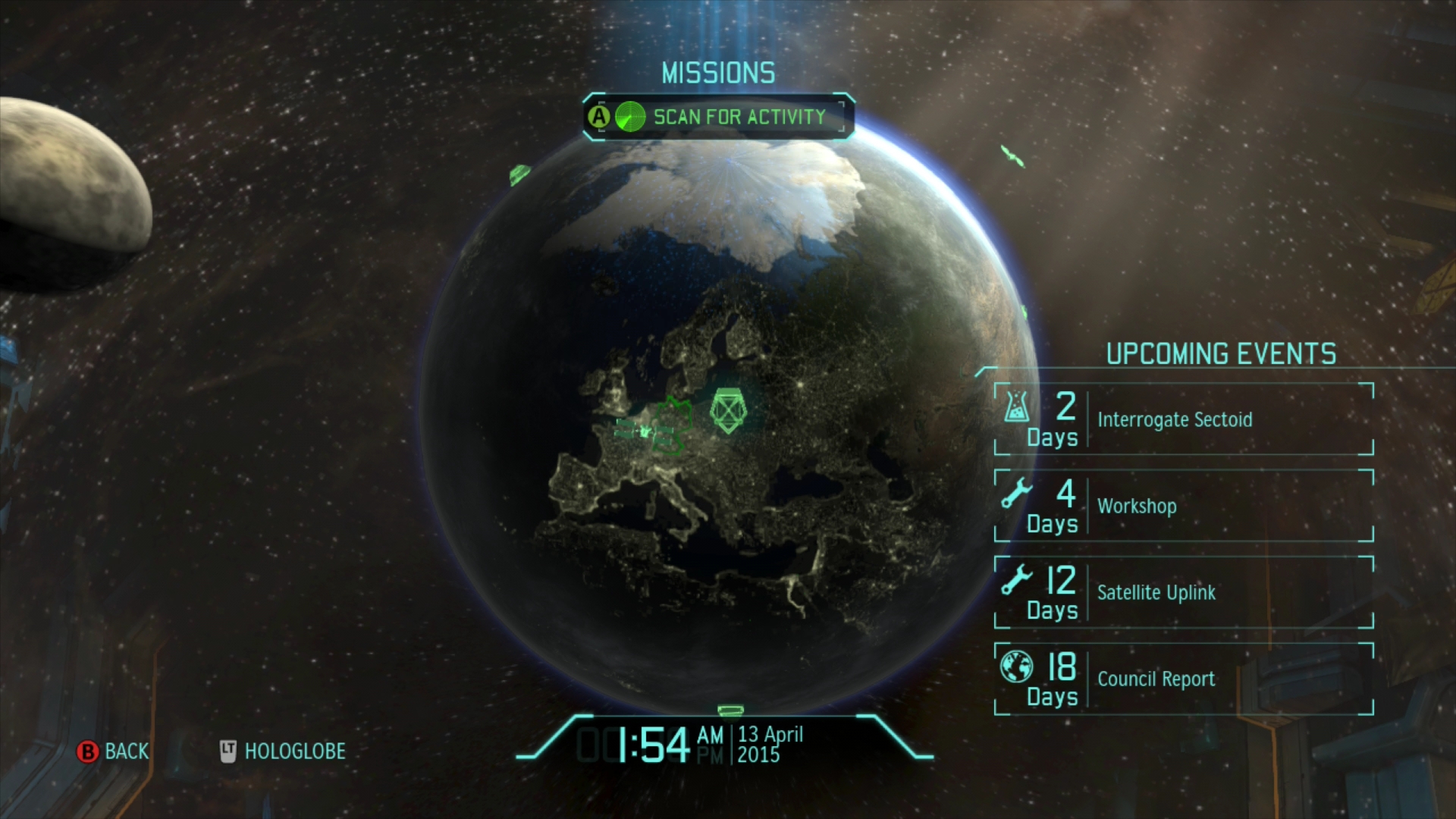
Task: Choose the Satellite Uplink event row
Action: [1183, 592]
